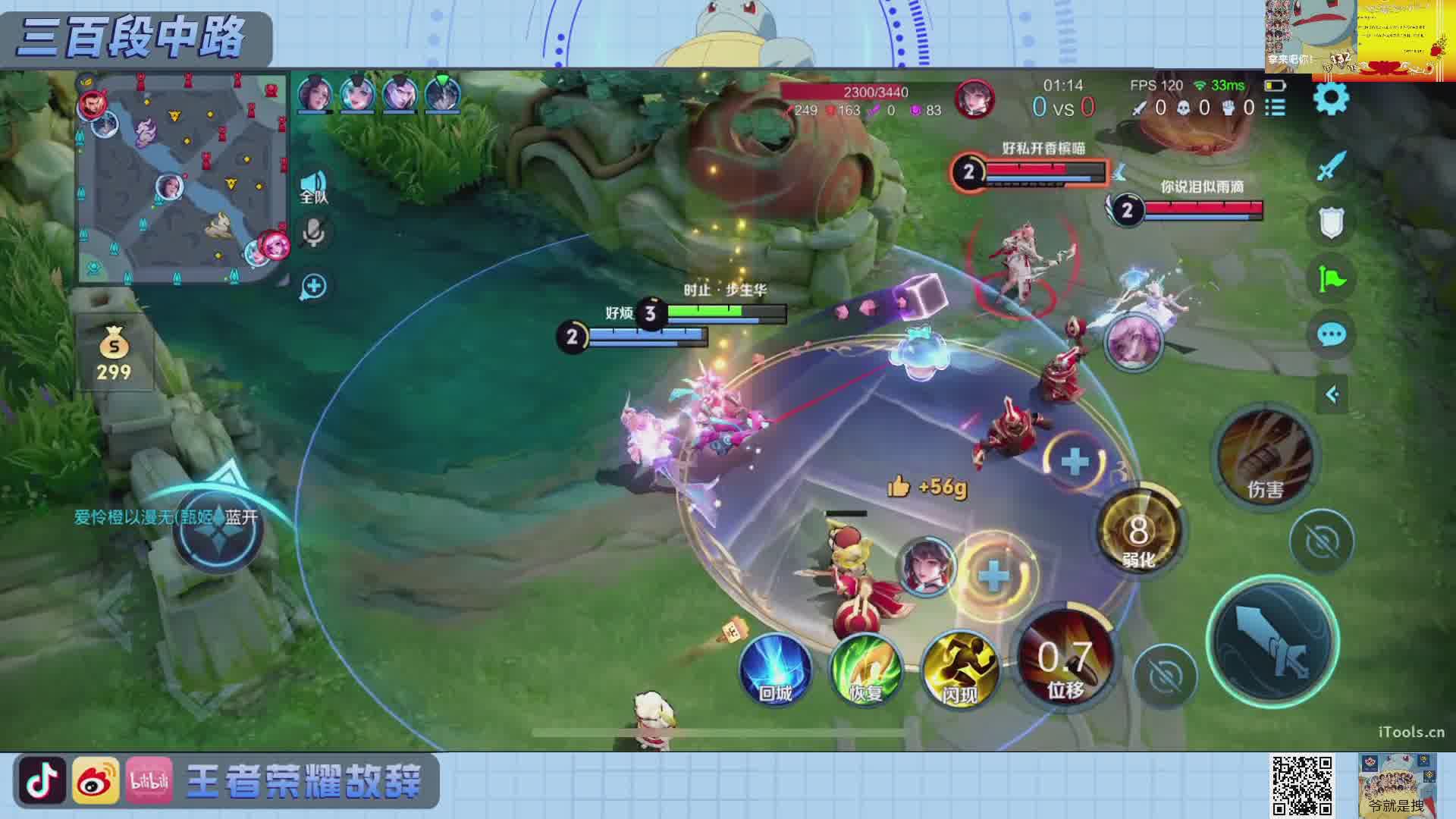1456x819 pixels.
Task: Open the gear settings menu
Action: click(x=1331, y=99)
